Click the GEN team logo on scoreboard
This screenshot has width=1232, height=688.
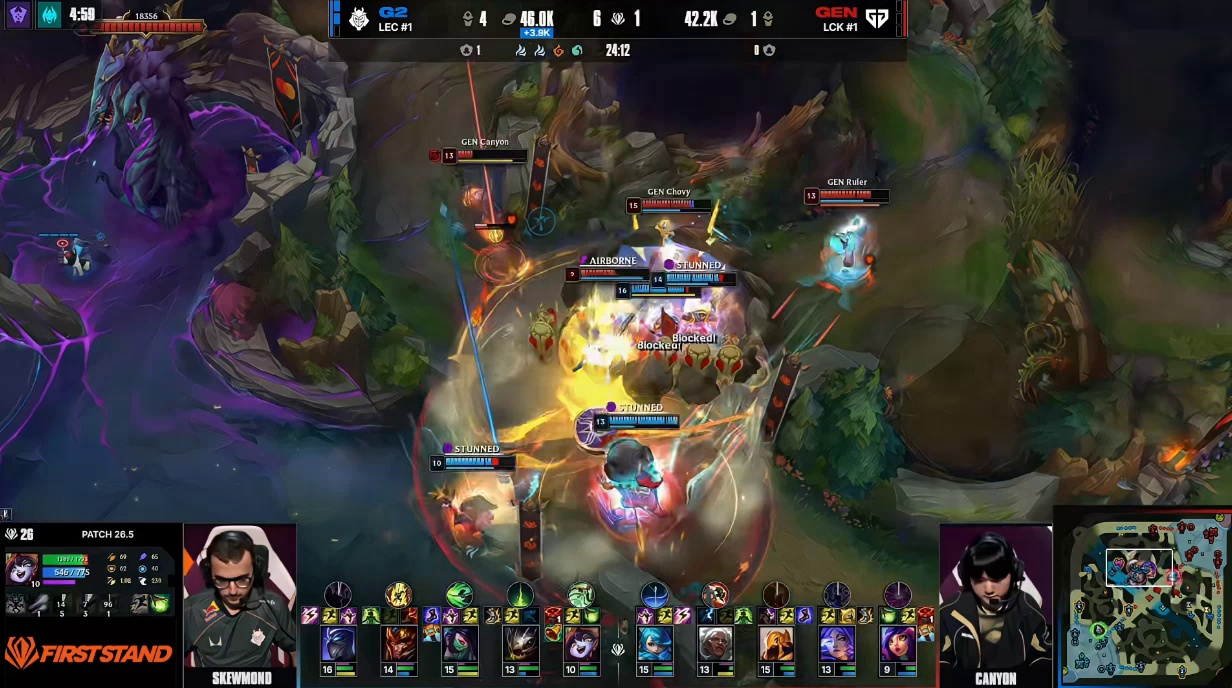tap(876, 18)
